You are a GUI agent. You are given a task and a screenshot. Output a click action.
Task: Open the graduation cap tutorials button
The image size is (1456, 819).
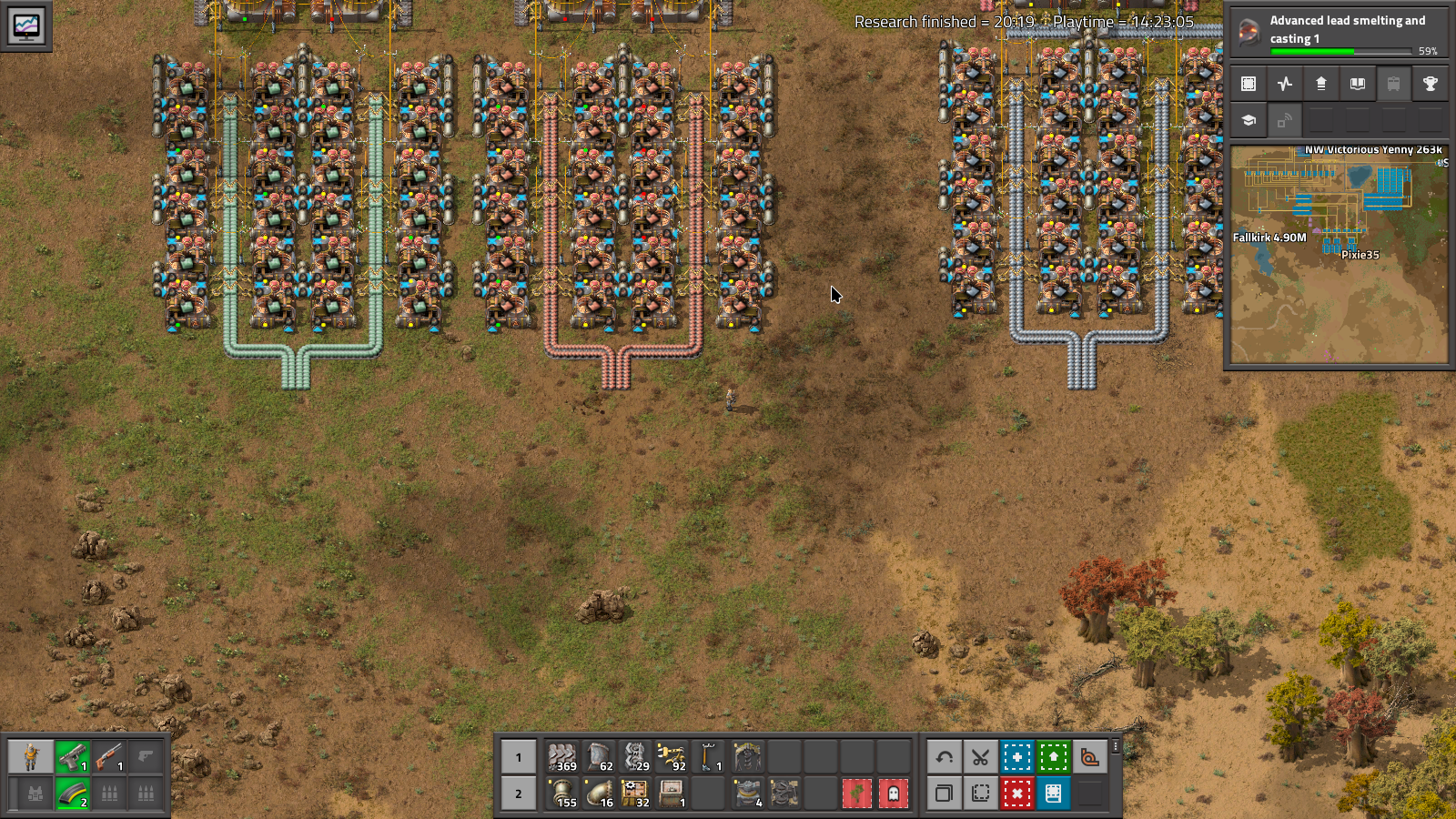(1249, 120)
